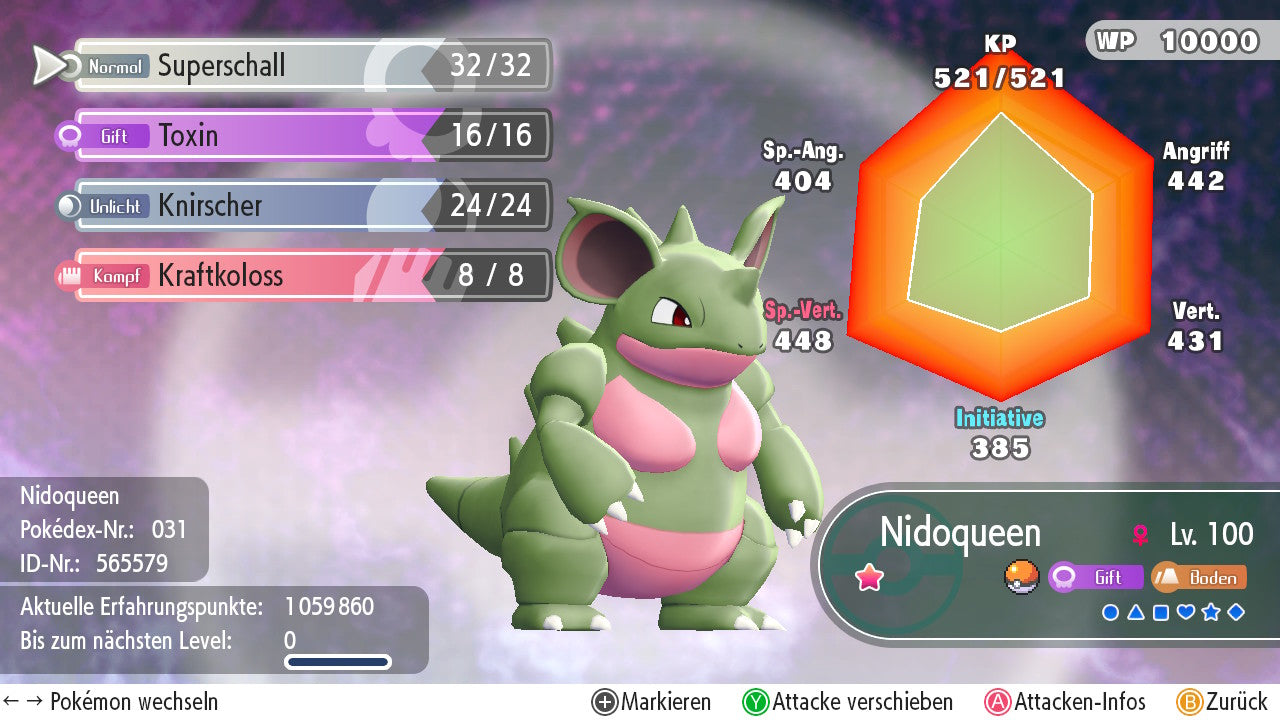Click the pink favorite star icon
Image resolution: width=1280 pixels, height=720 pixels.
[870, 578]
